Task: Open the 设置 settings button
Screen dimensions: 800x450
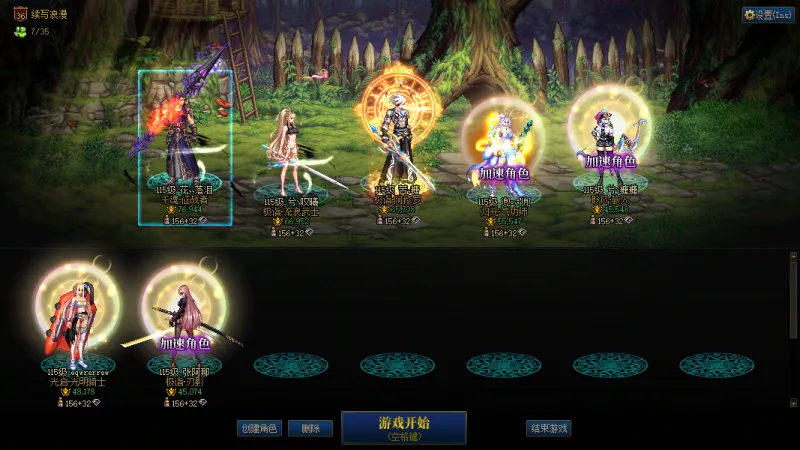Action: 768,15
